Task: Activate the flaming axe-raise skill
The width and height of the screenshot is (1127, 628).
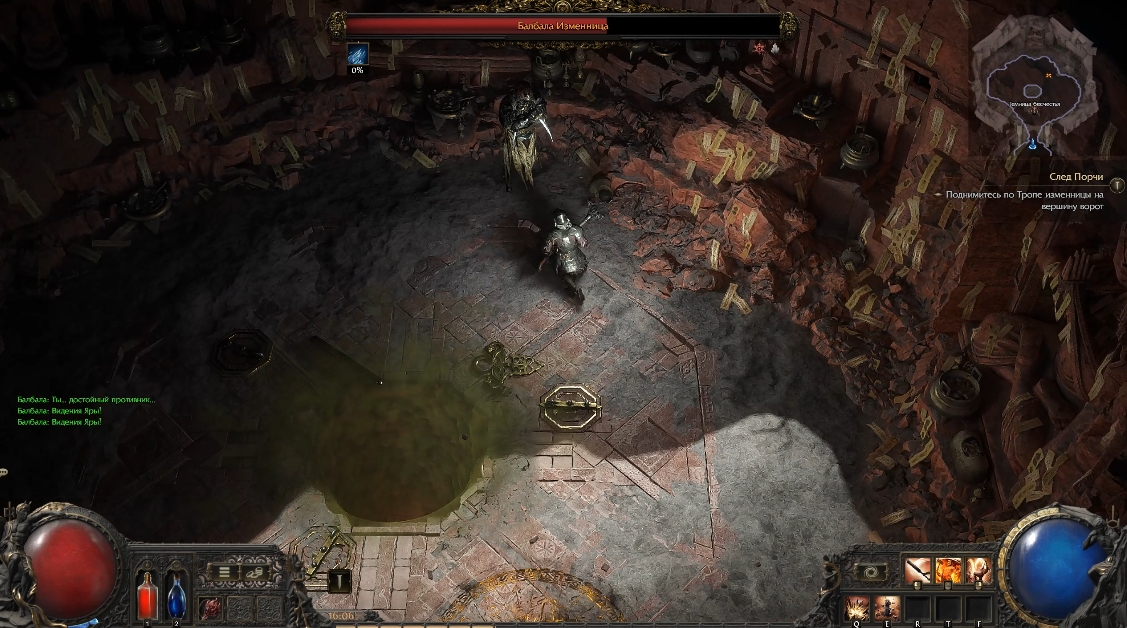Action: [978, 571]
